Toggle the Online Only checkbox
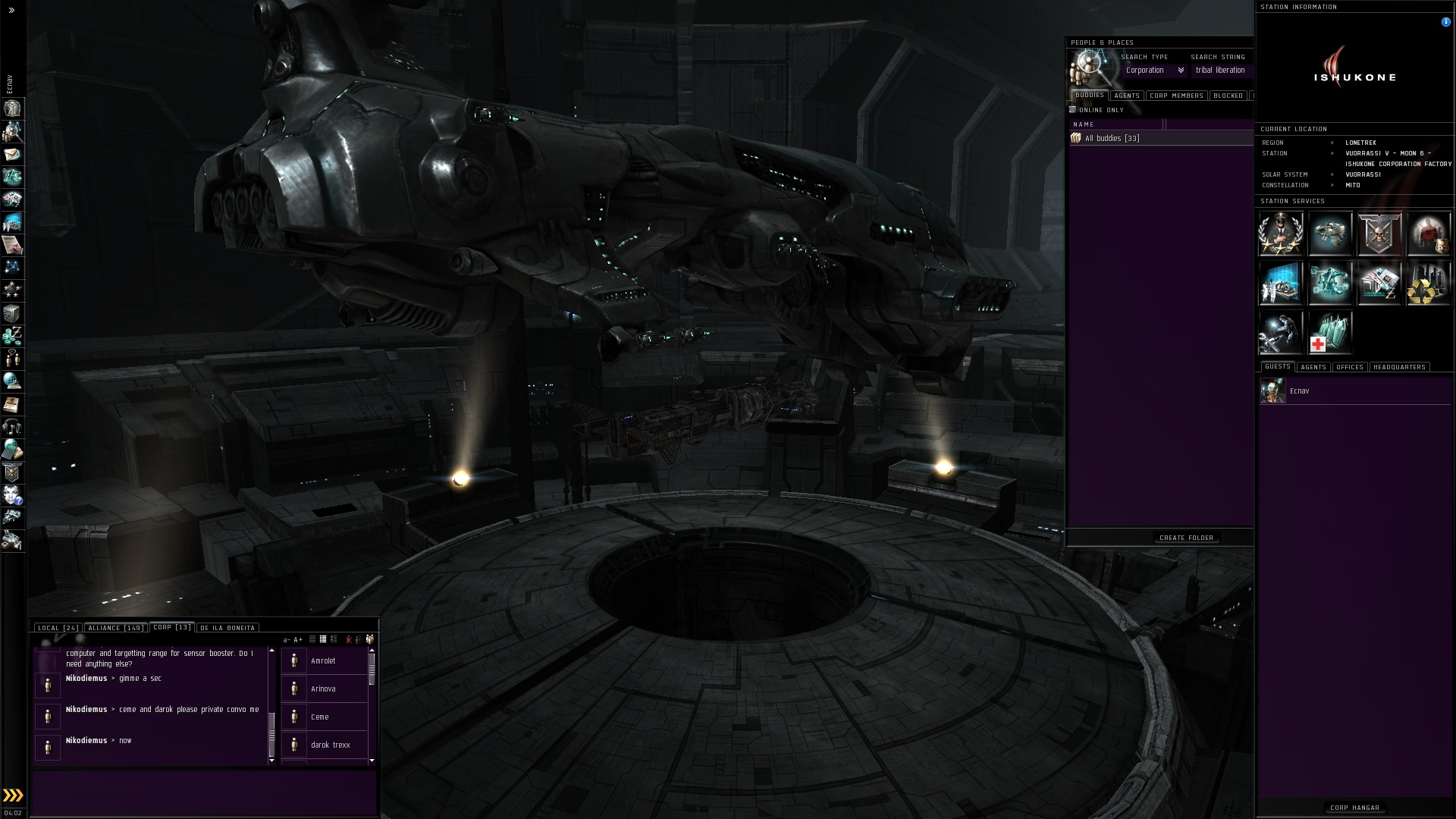 [1073, 110]
